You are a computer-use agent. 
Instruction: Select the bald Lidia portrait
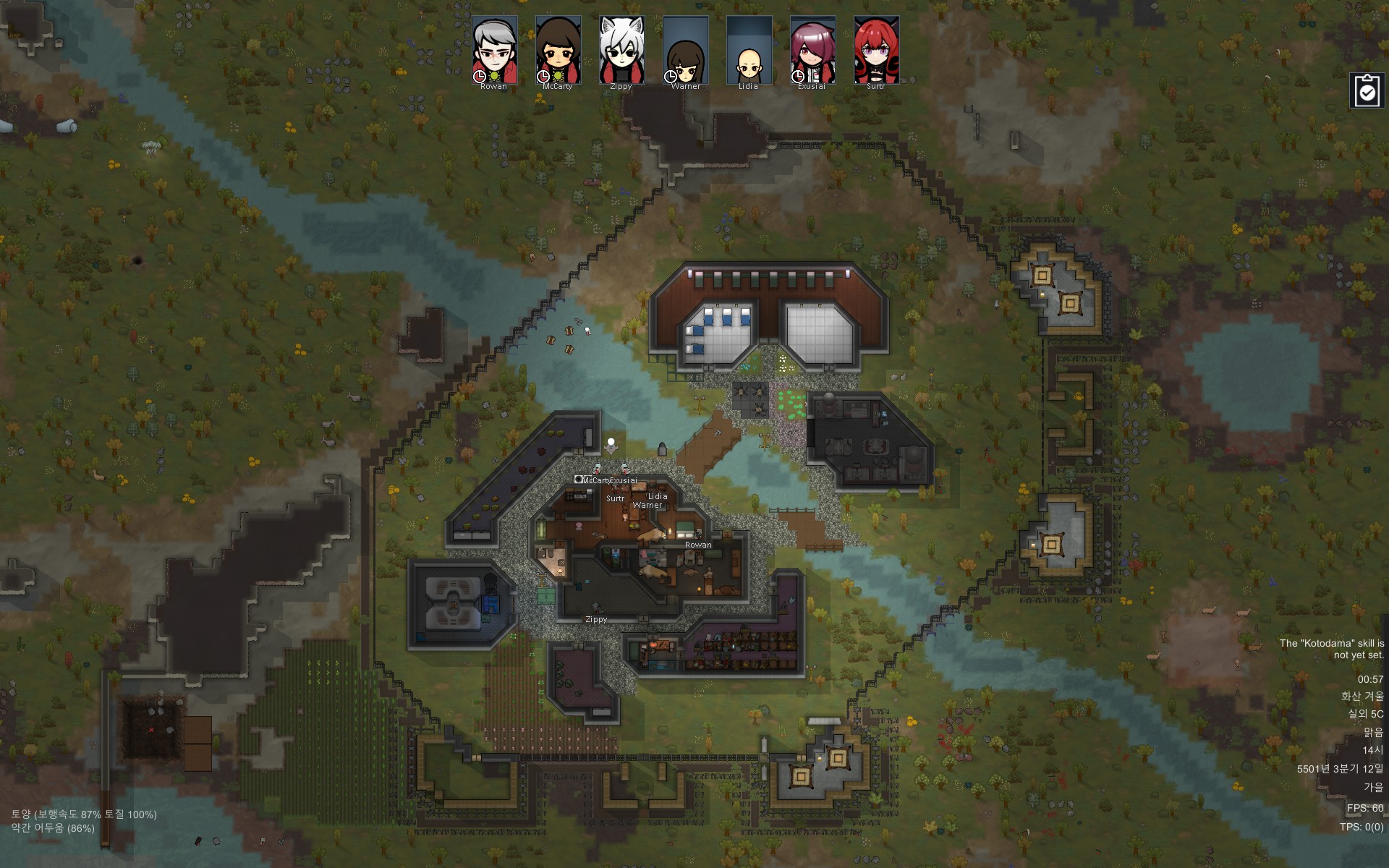tap(749, 51)
